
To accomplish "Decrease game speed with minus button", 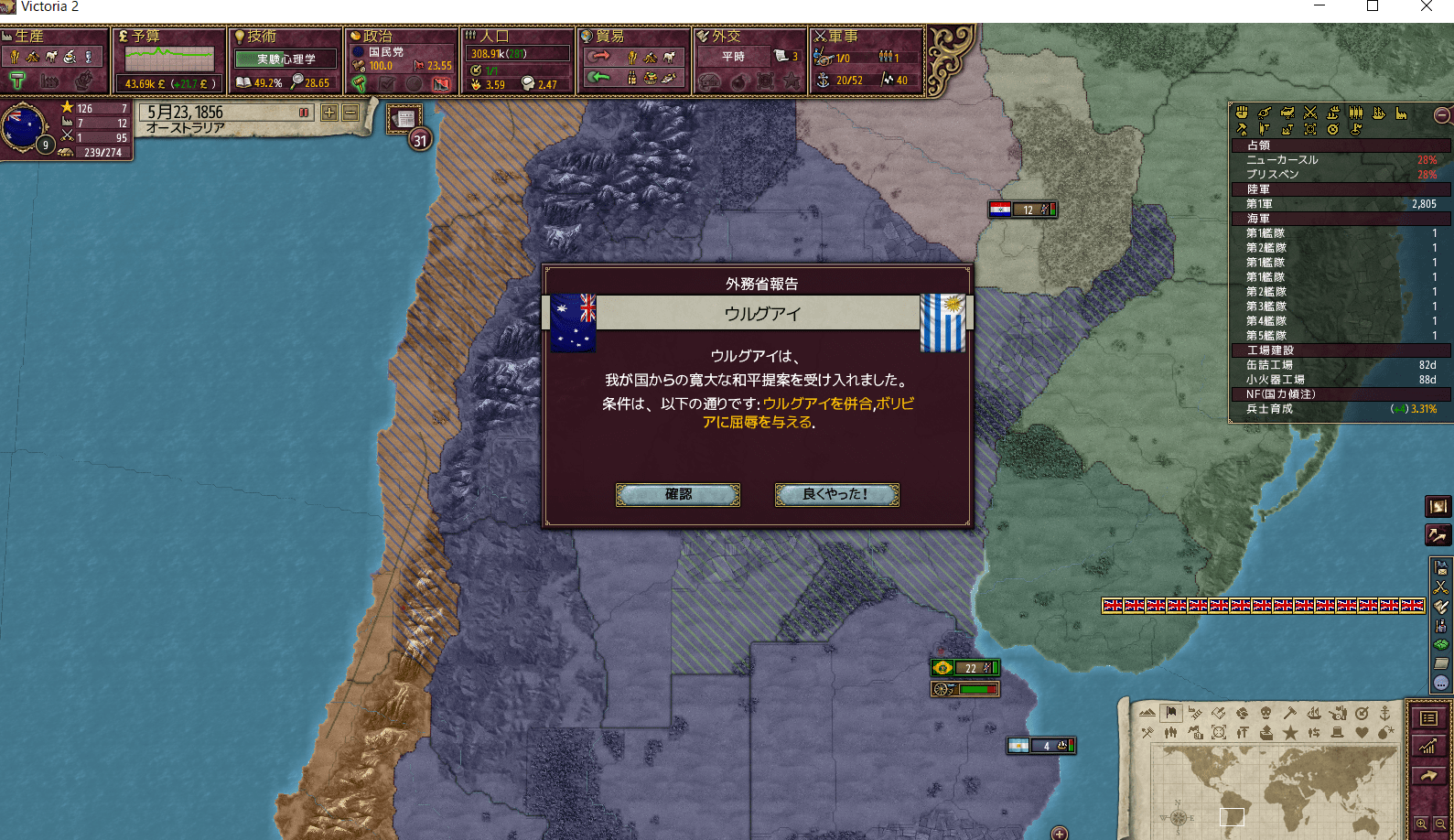I will click(x=350, y=113).
